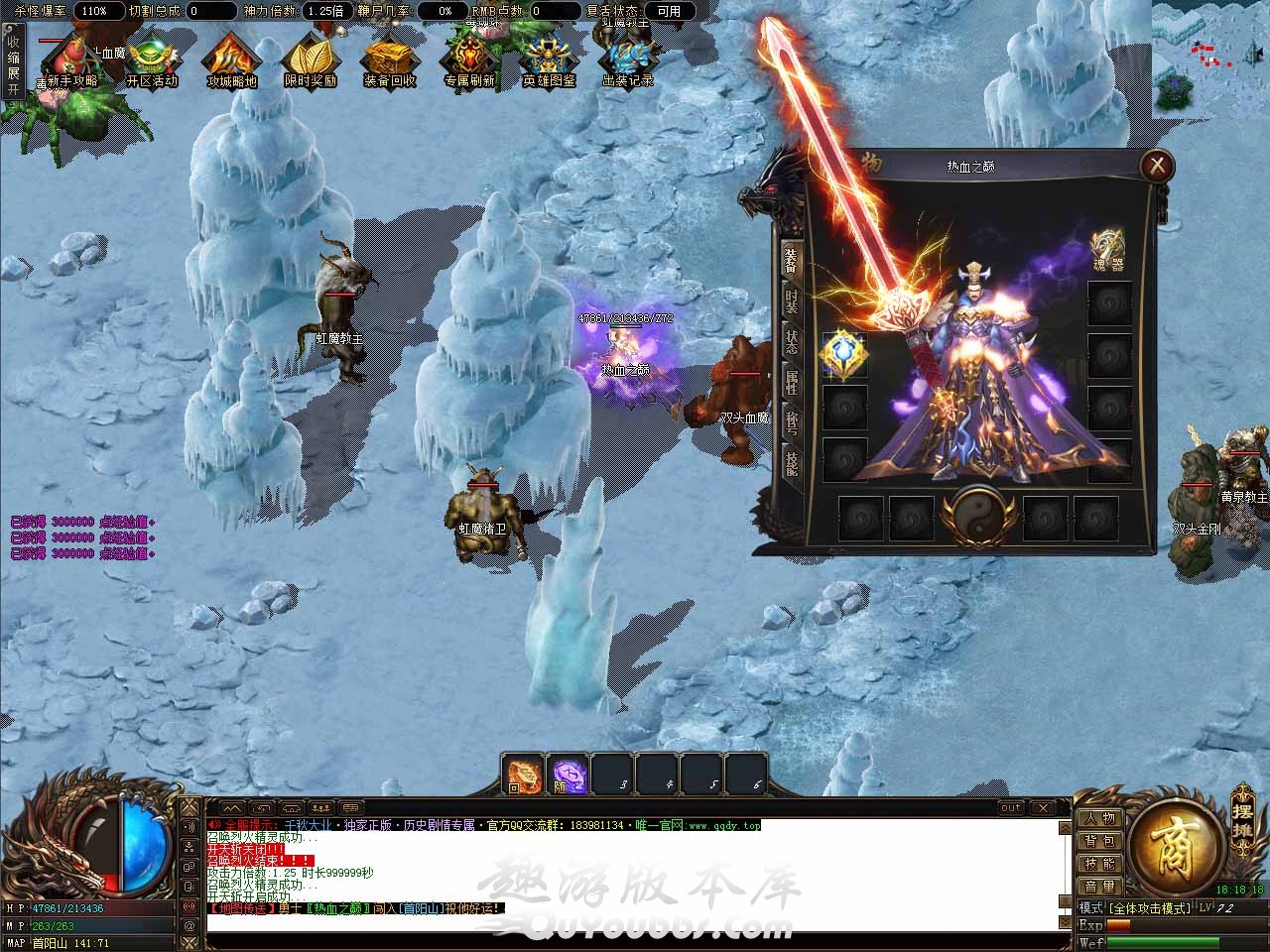
Task: Close the character equipment panel
Action: 1157,166
